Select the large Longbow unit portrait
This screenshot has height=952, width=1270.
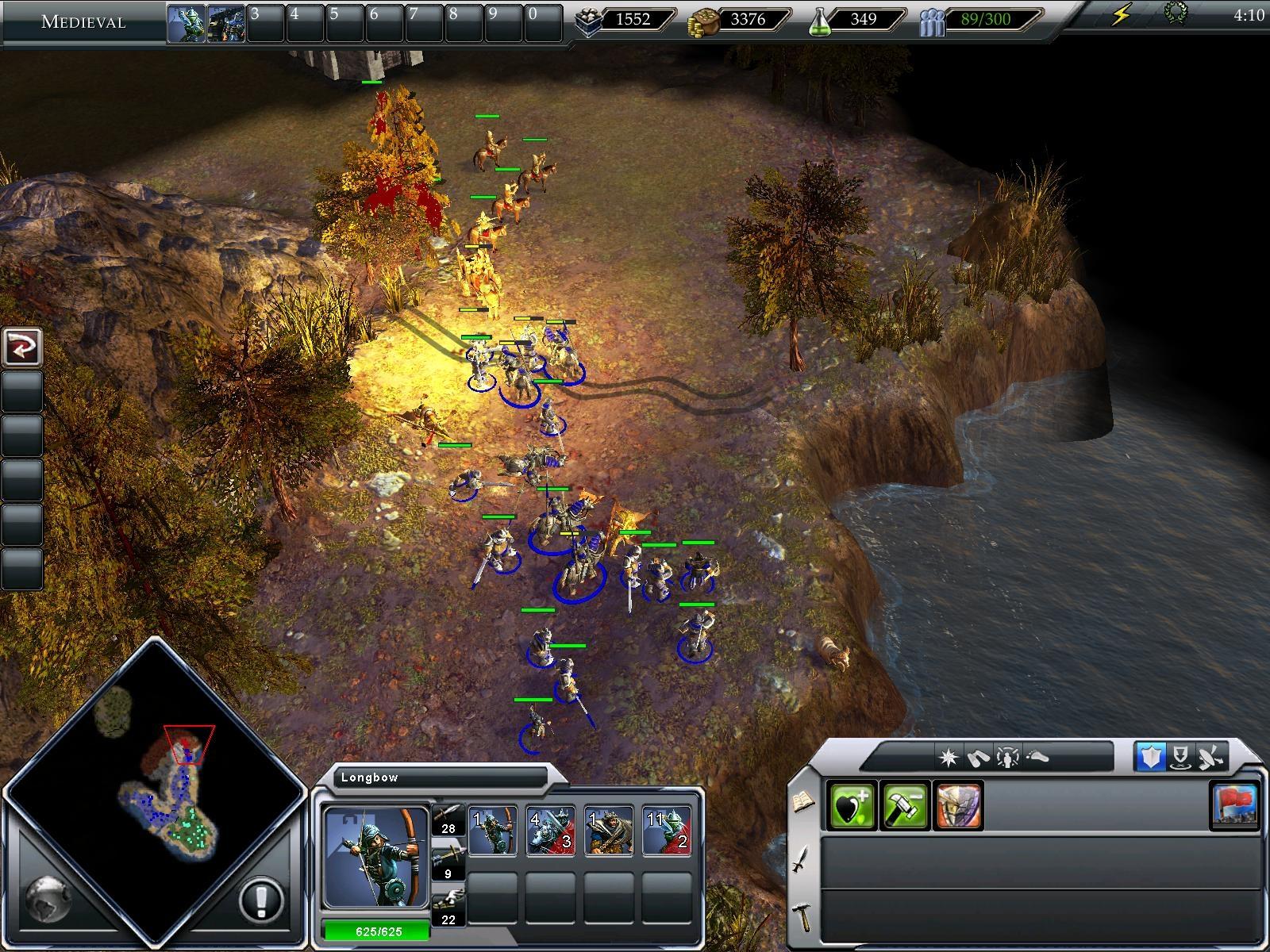click(x=375, y=857)
